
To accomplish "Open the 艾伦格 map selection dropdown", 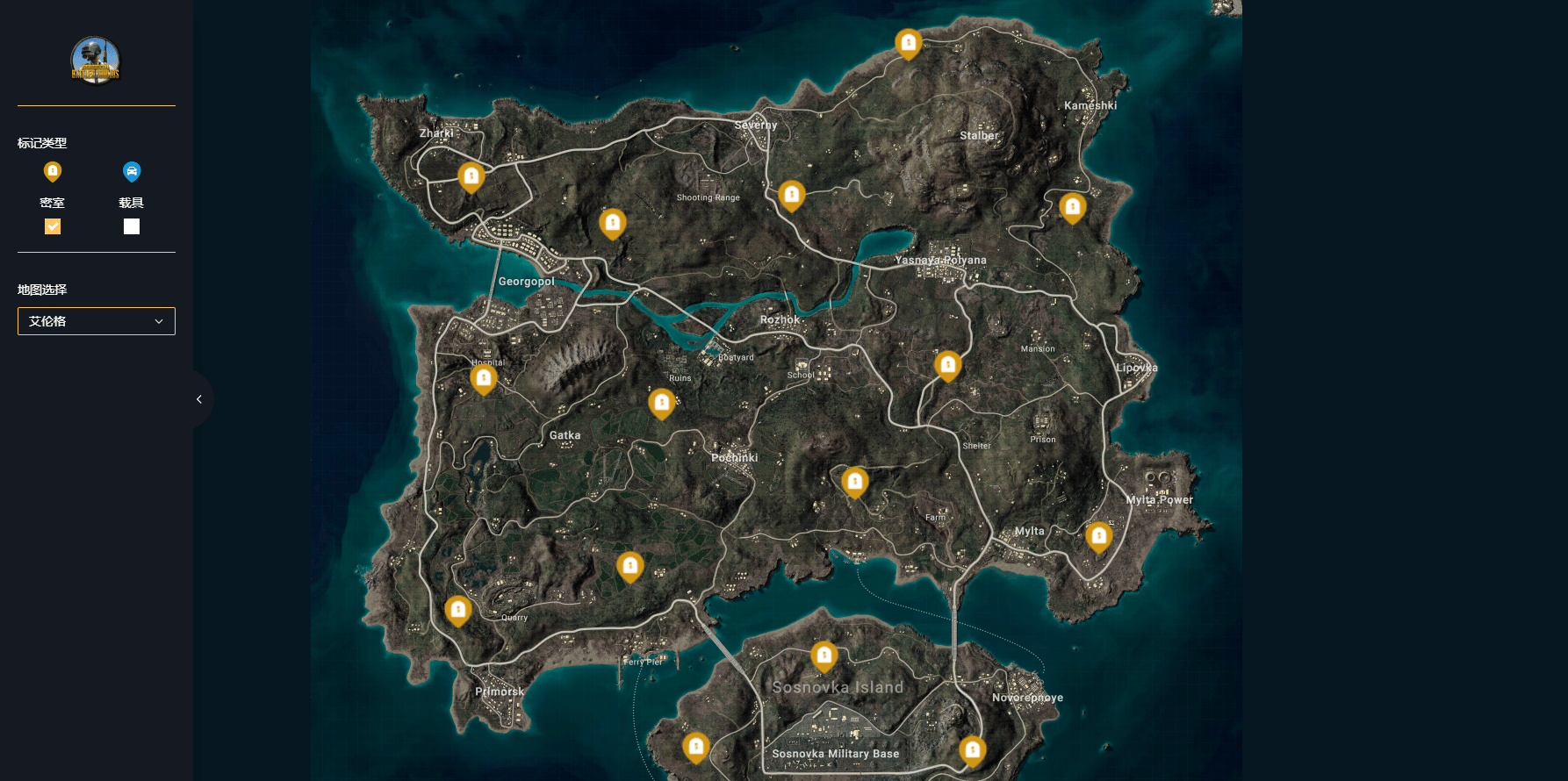I will tap(96, 321).
